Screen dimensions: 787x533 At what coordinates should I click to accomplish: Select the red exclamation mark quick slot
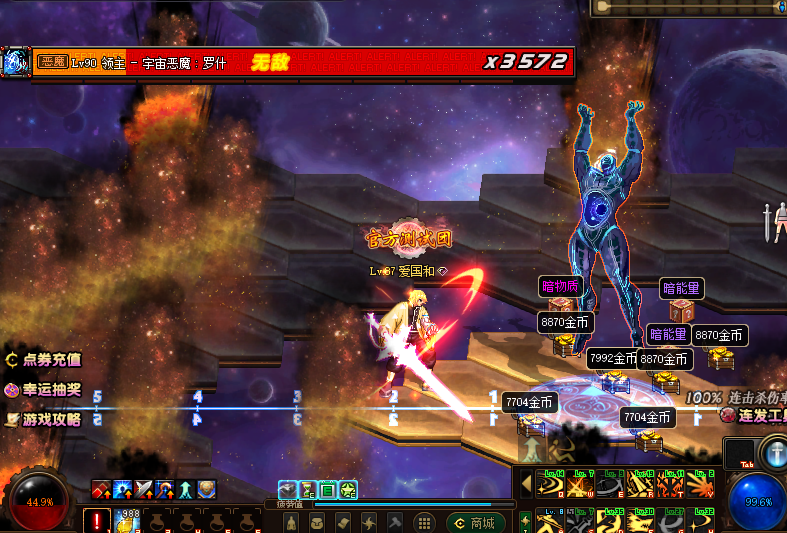coord(97,521)
